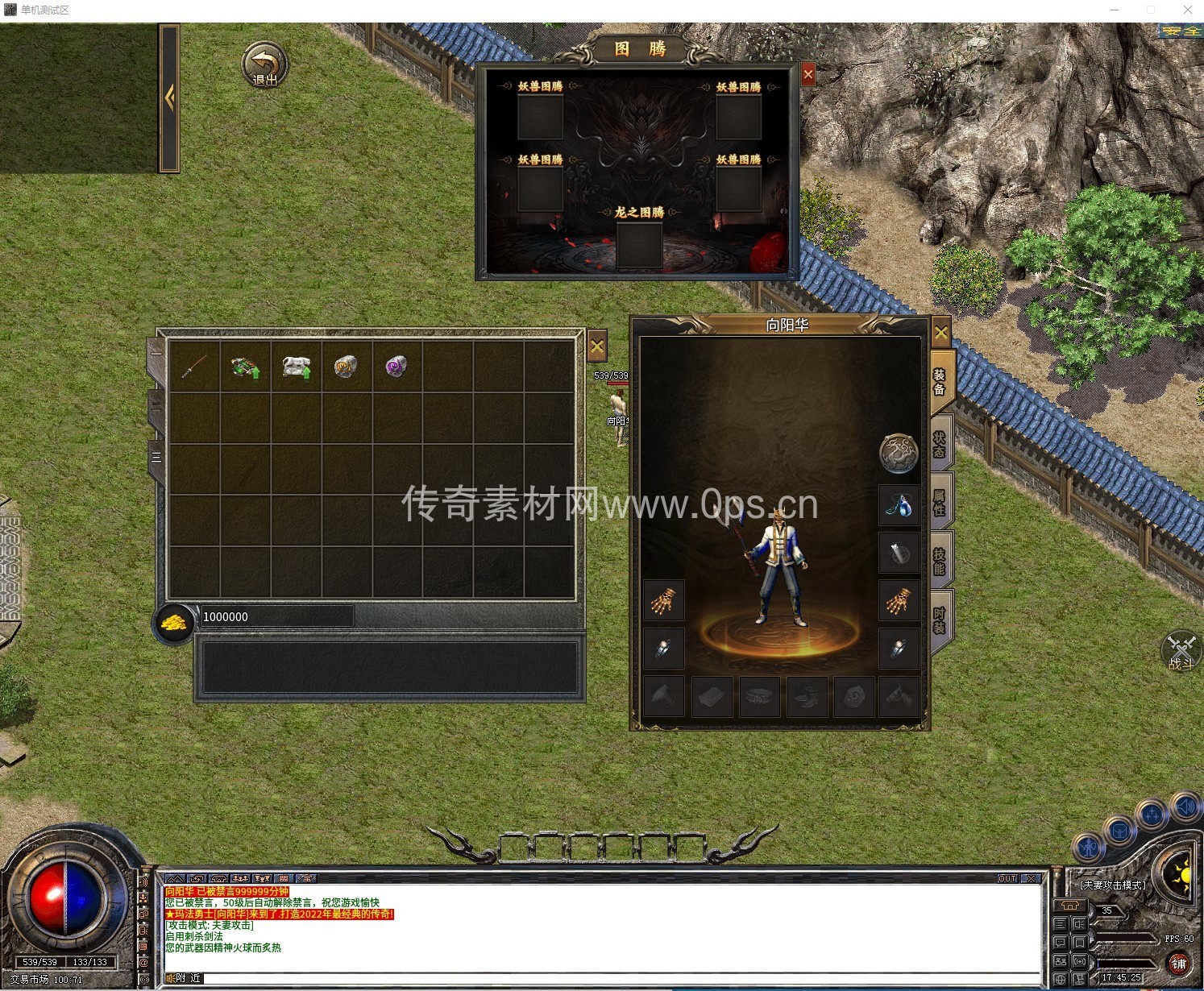
Task: Select the green crossbow item in the bag
Action: [x=245, y=367]
